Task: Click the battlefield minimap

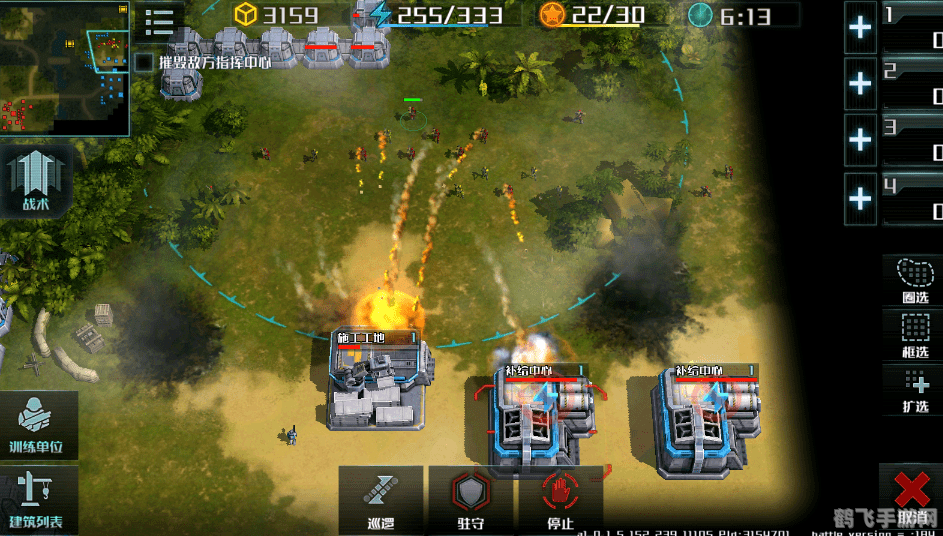Action: [x=65, y=68]
